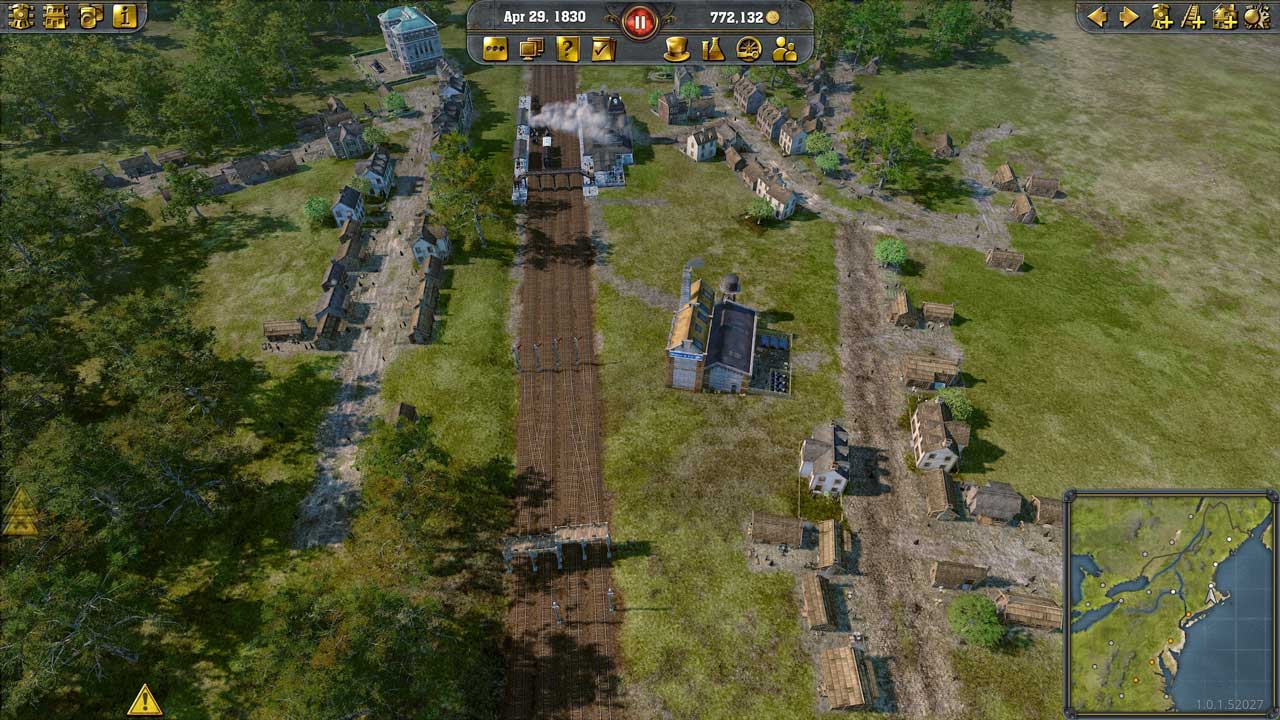Click the wagon wheel icon
1280x720 pixels.
748,49
